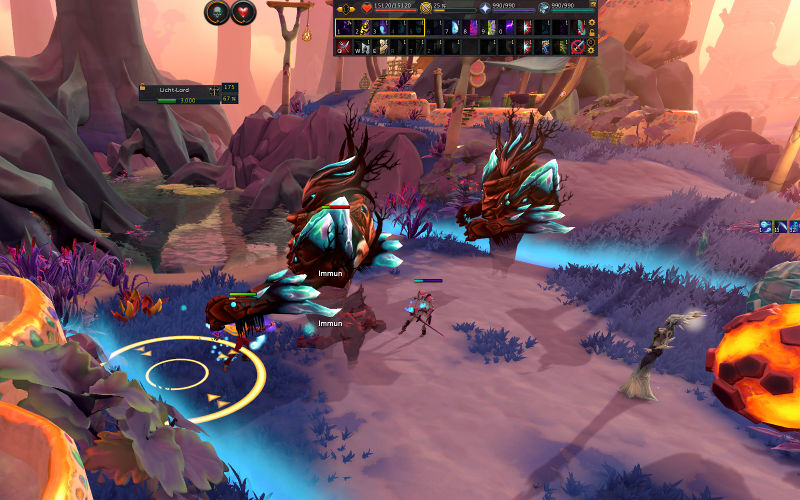Click the gold emblem left of health
Image resolution: width=800 pixels, height=500 pixels.
pos(346,7)
